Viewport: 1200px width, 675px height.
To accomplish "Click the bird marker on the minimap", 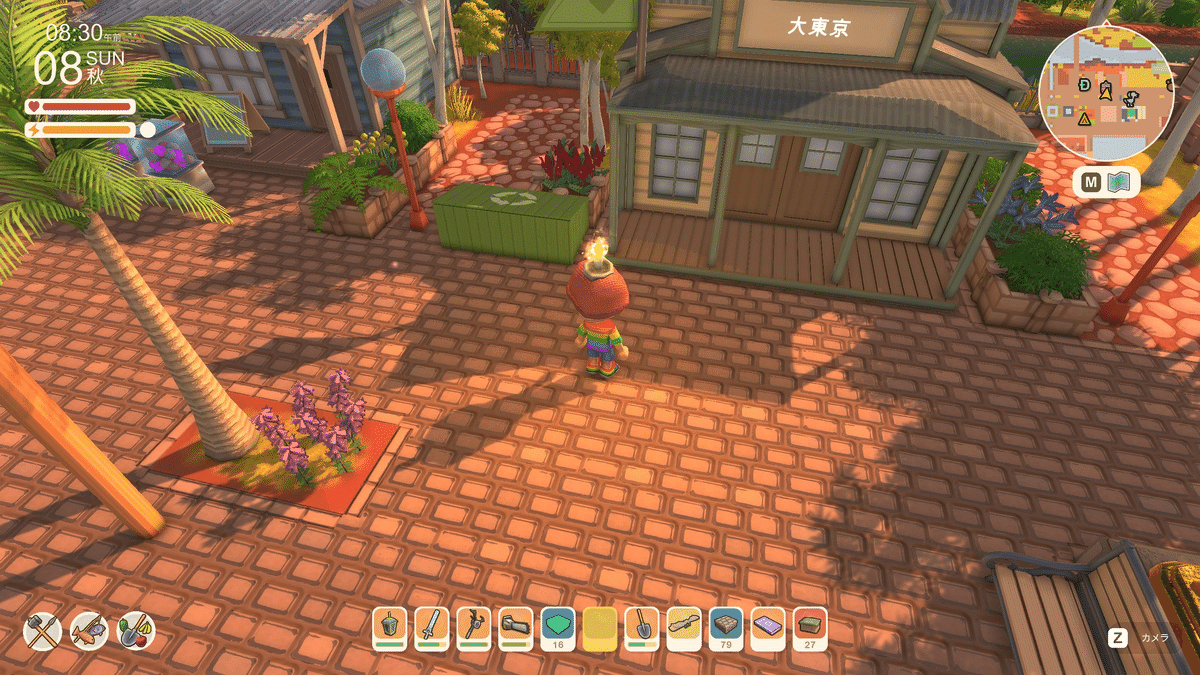I will point(1130,97).
